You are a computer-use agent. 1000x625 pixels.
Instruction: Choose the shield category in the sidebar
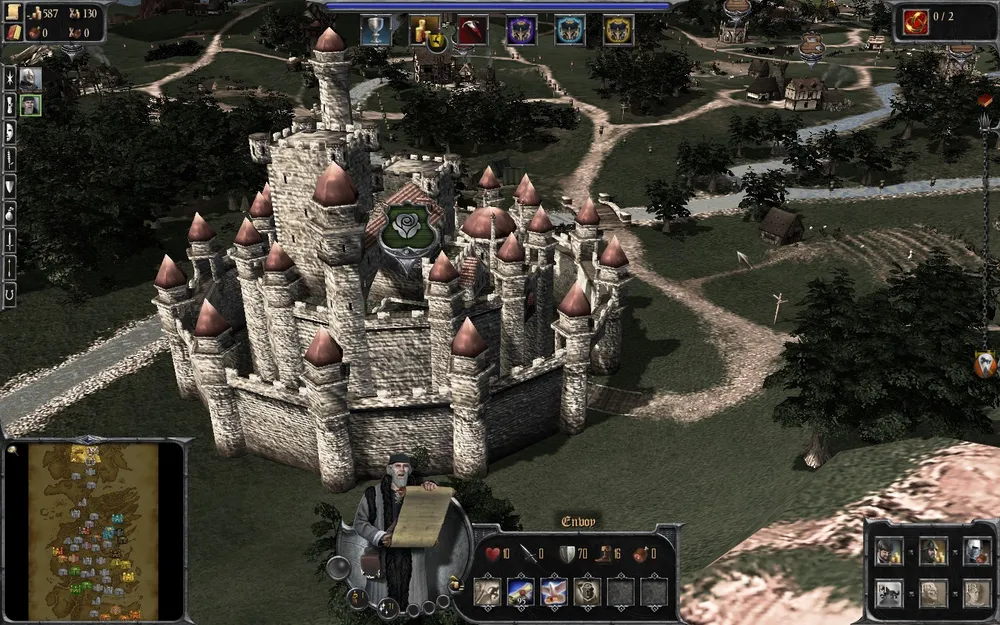[x=10, y=185]
